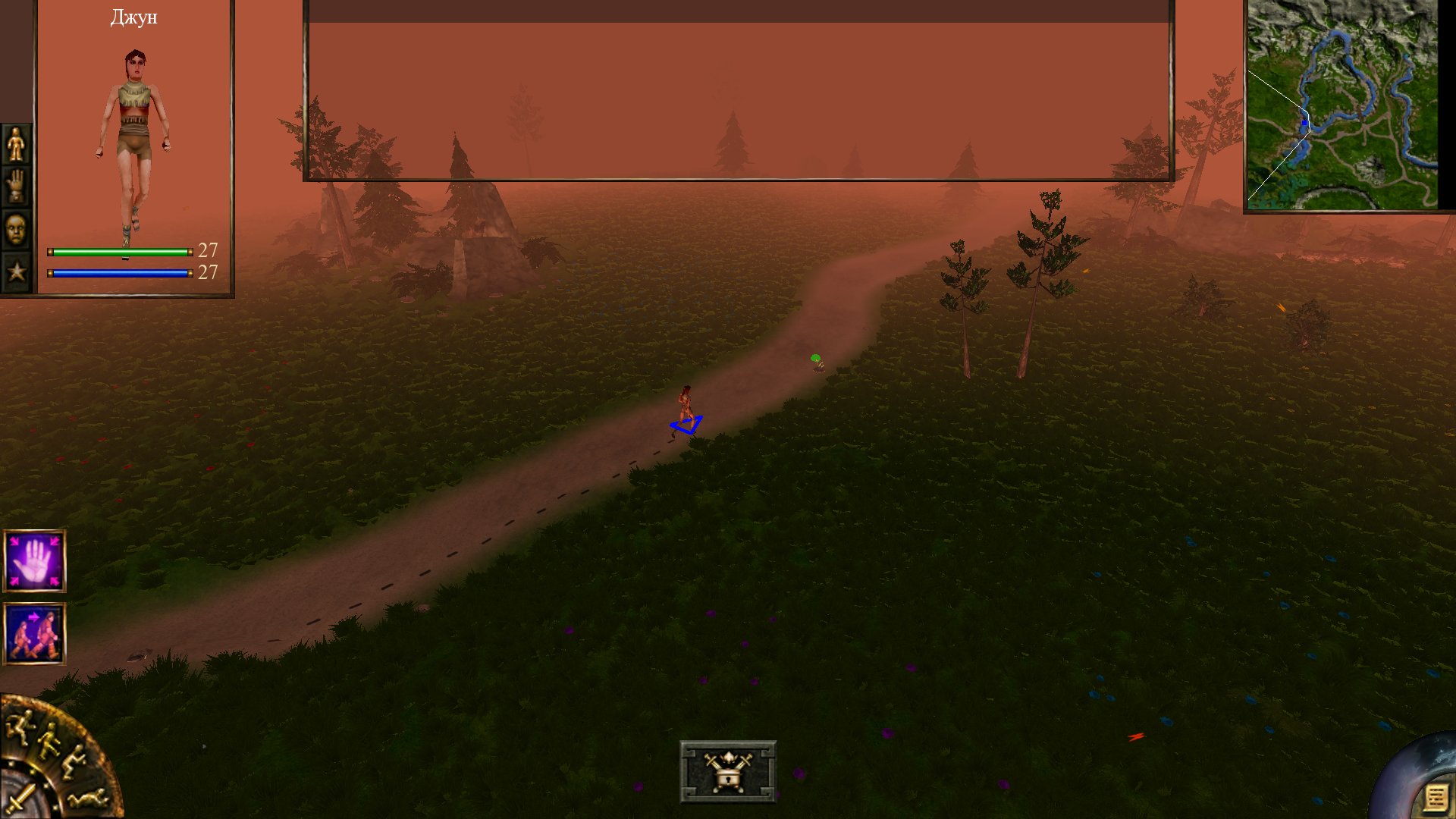Click the sword attack icon
The image size is (1456, 819).
click(21, 799)
